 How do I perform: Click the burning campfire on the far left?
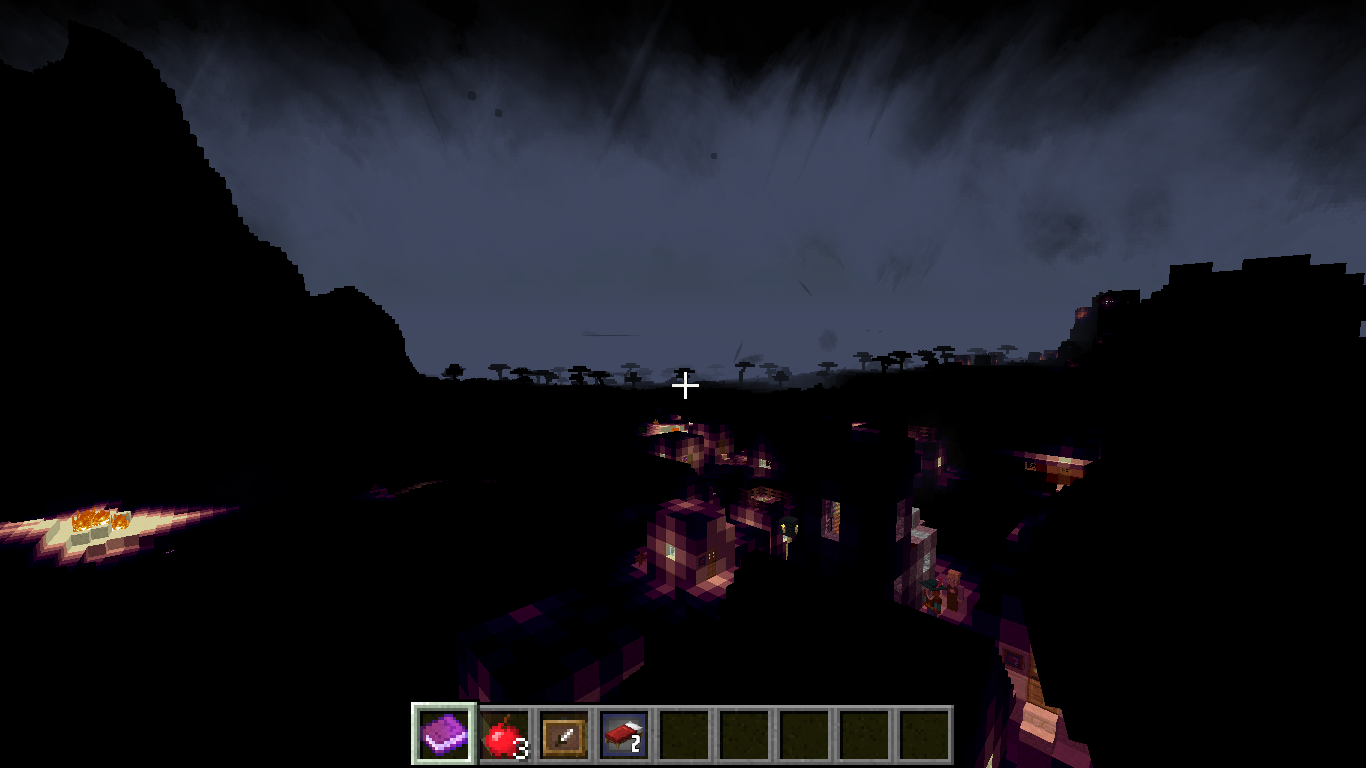[x=95, y=517]
